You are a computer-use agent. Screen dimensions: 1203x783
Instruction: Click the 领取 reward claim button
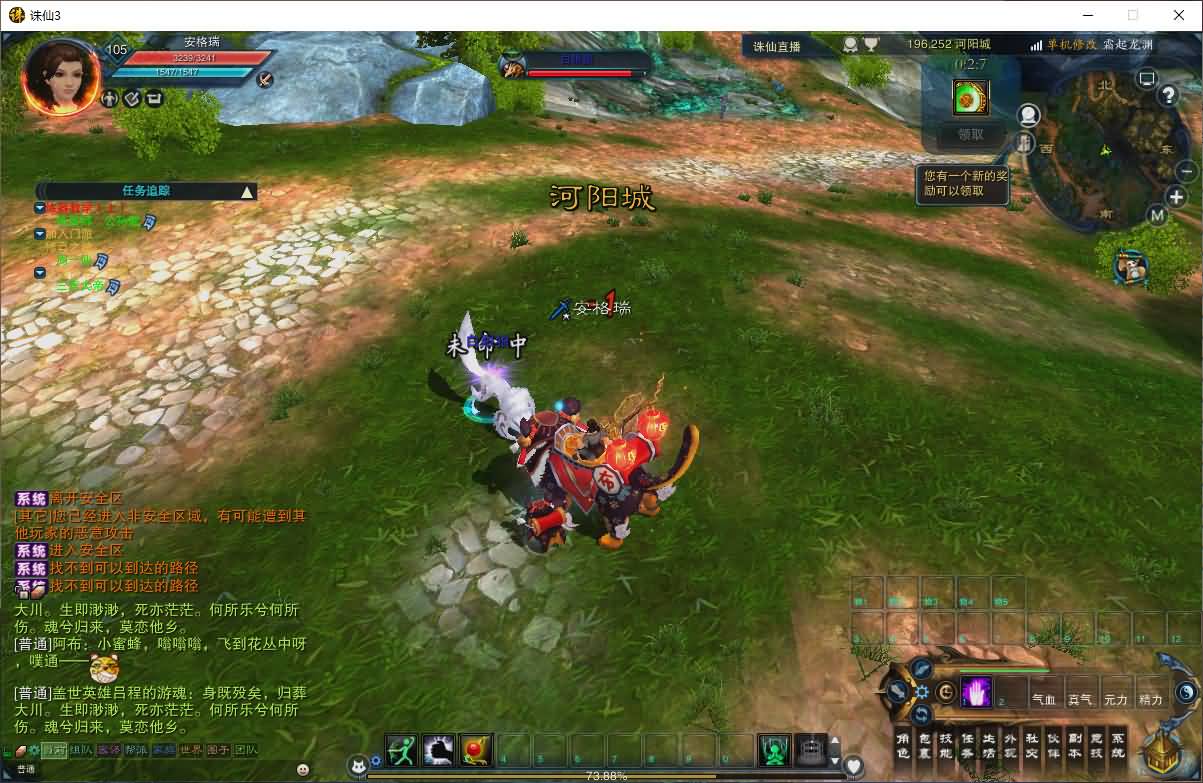pyautogui.click(x=970, y=134)
